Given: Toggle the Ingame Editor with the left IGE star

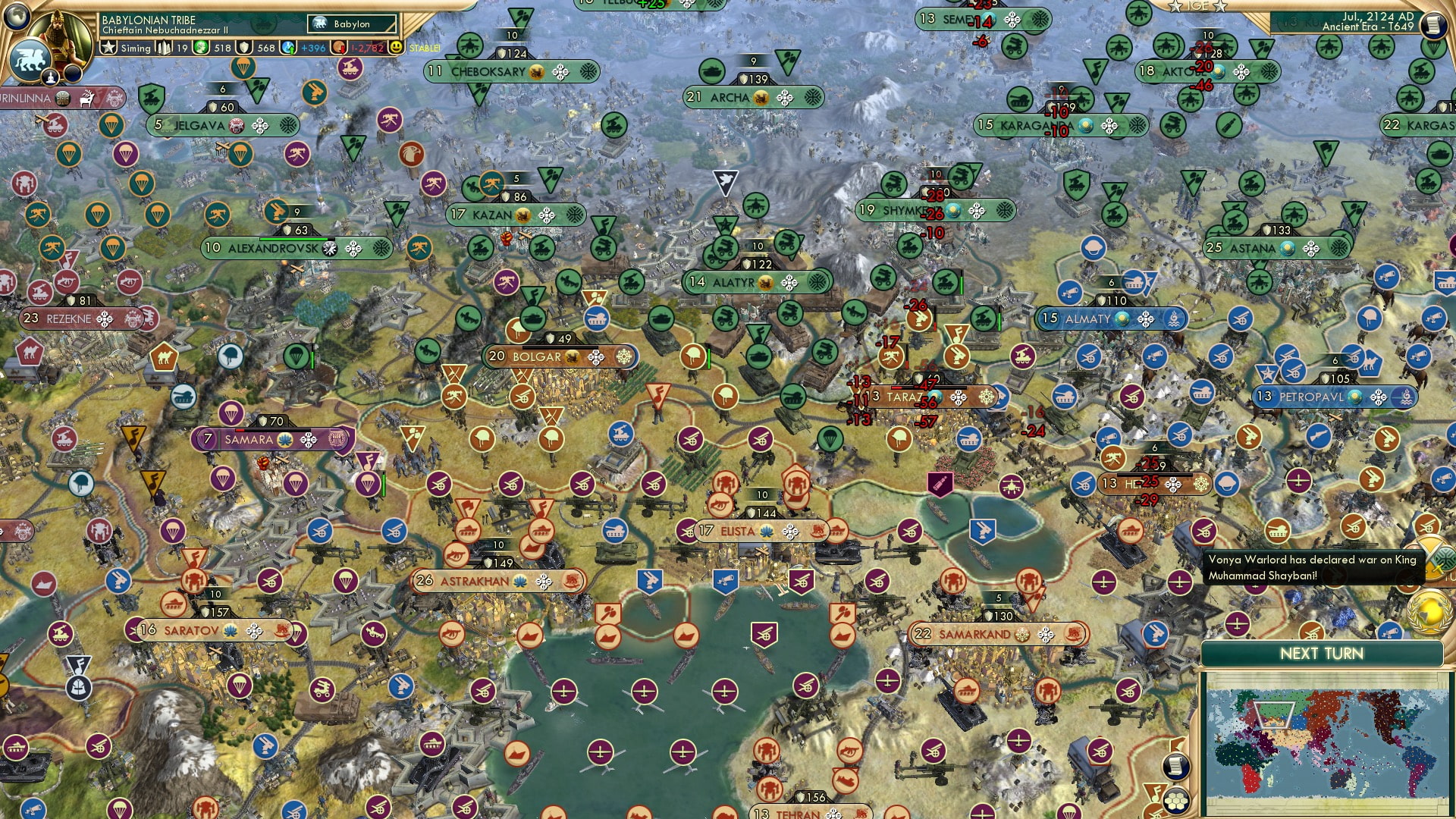Looking at the screenshot, I should [1175, 8].
